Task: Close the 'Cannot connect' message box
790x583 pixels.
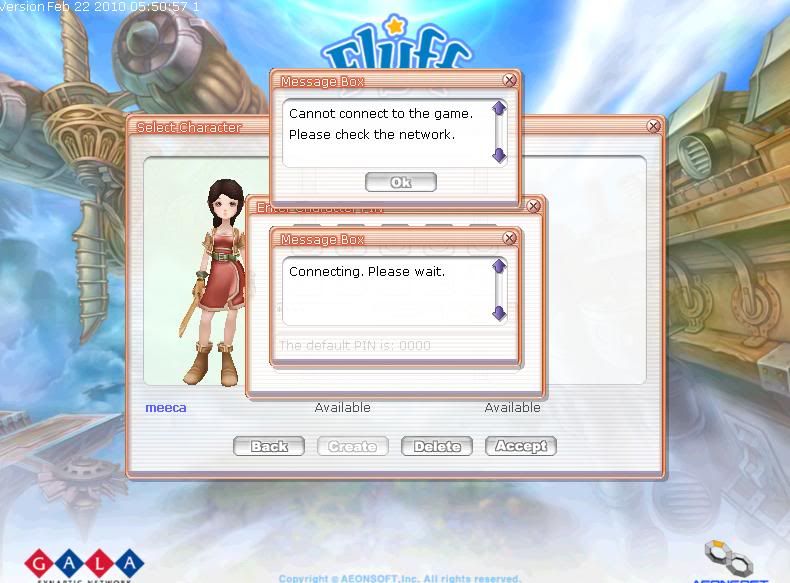Action: (509, 80)
